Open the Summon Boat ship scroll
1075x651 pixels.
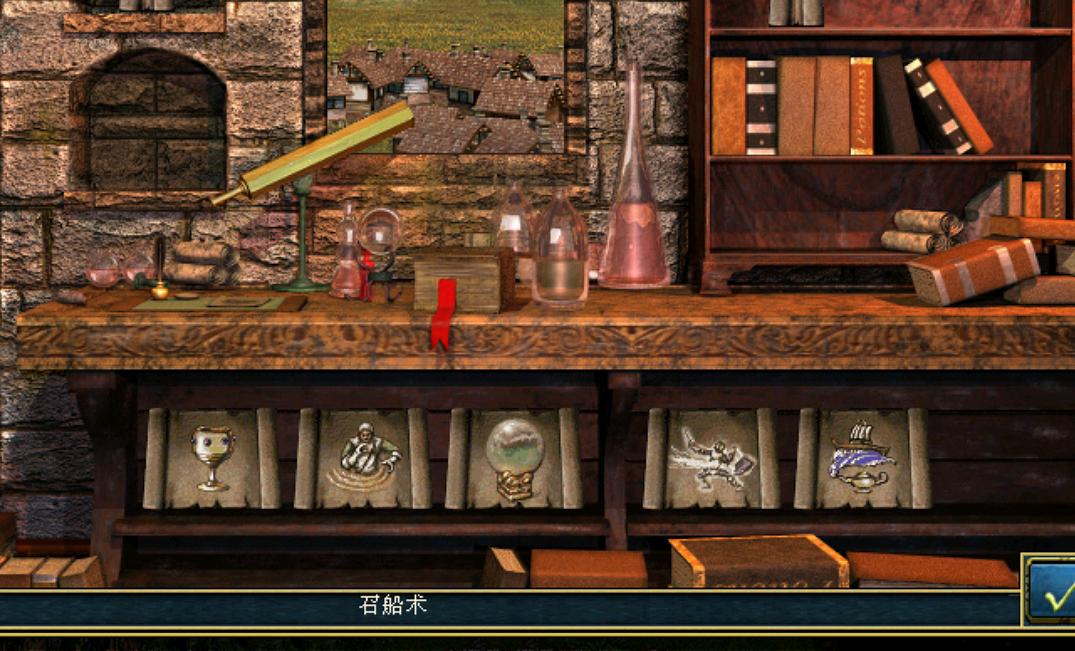click(862, 459)
